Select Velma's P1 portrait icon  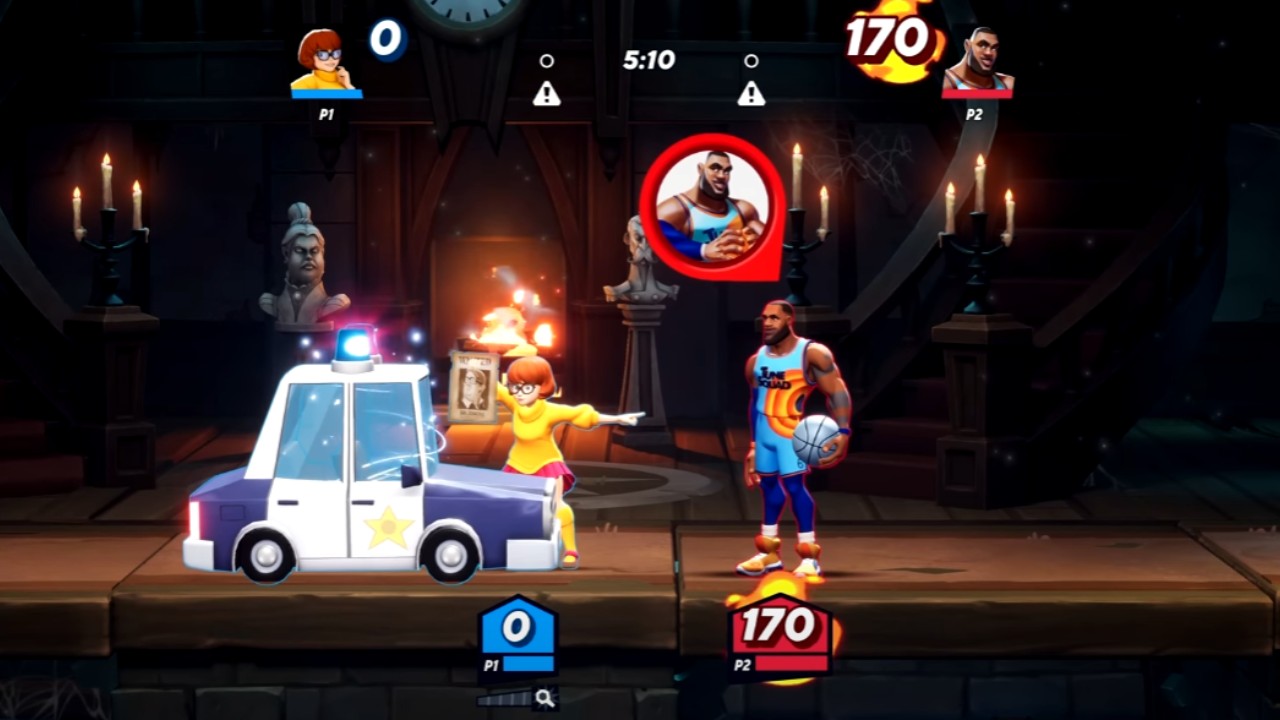coord(324,62)
